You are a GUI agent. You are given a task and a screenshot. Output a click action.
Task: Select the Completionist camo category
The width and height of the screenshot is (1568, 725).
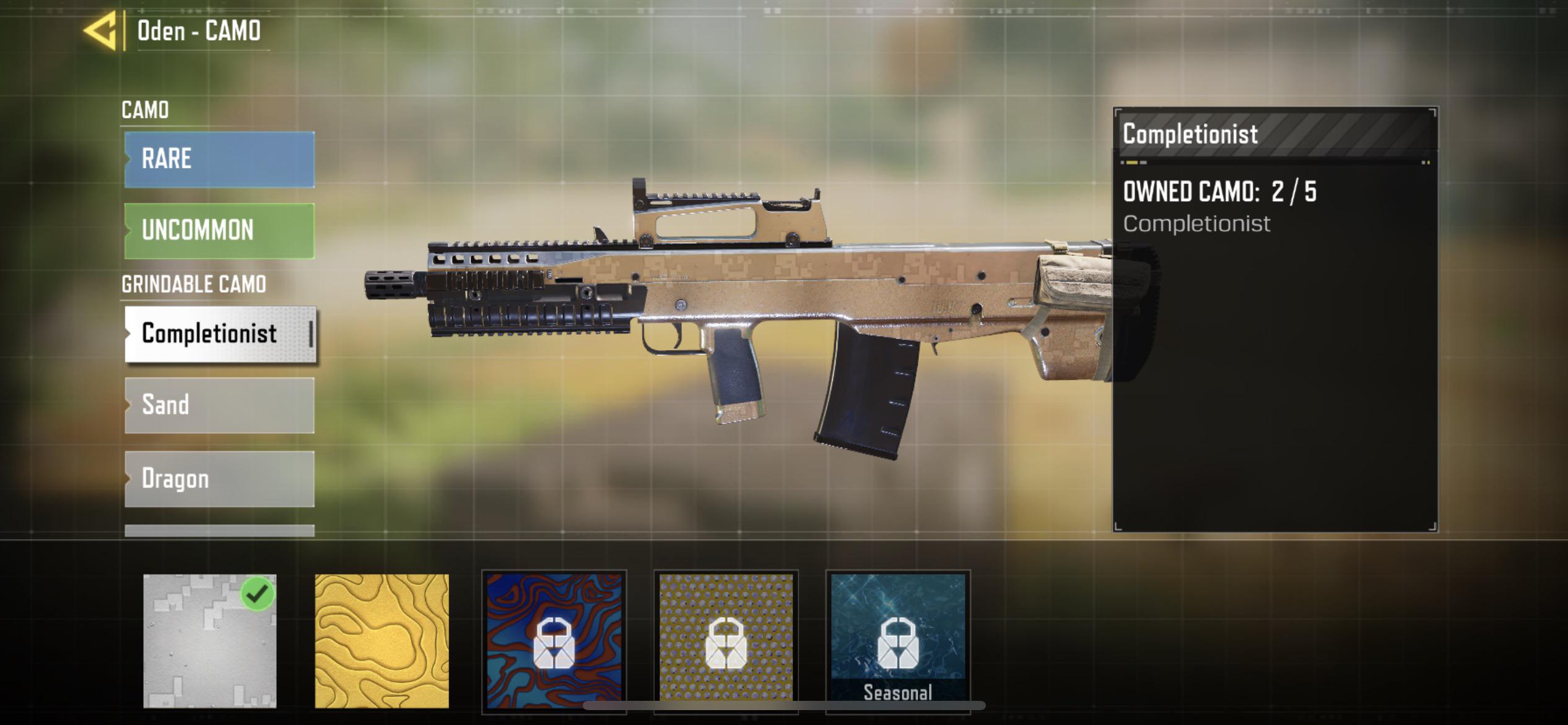tap(218, 333)
